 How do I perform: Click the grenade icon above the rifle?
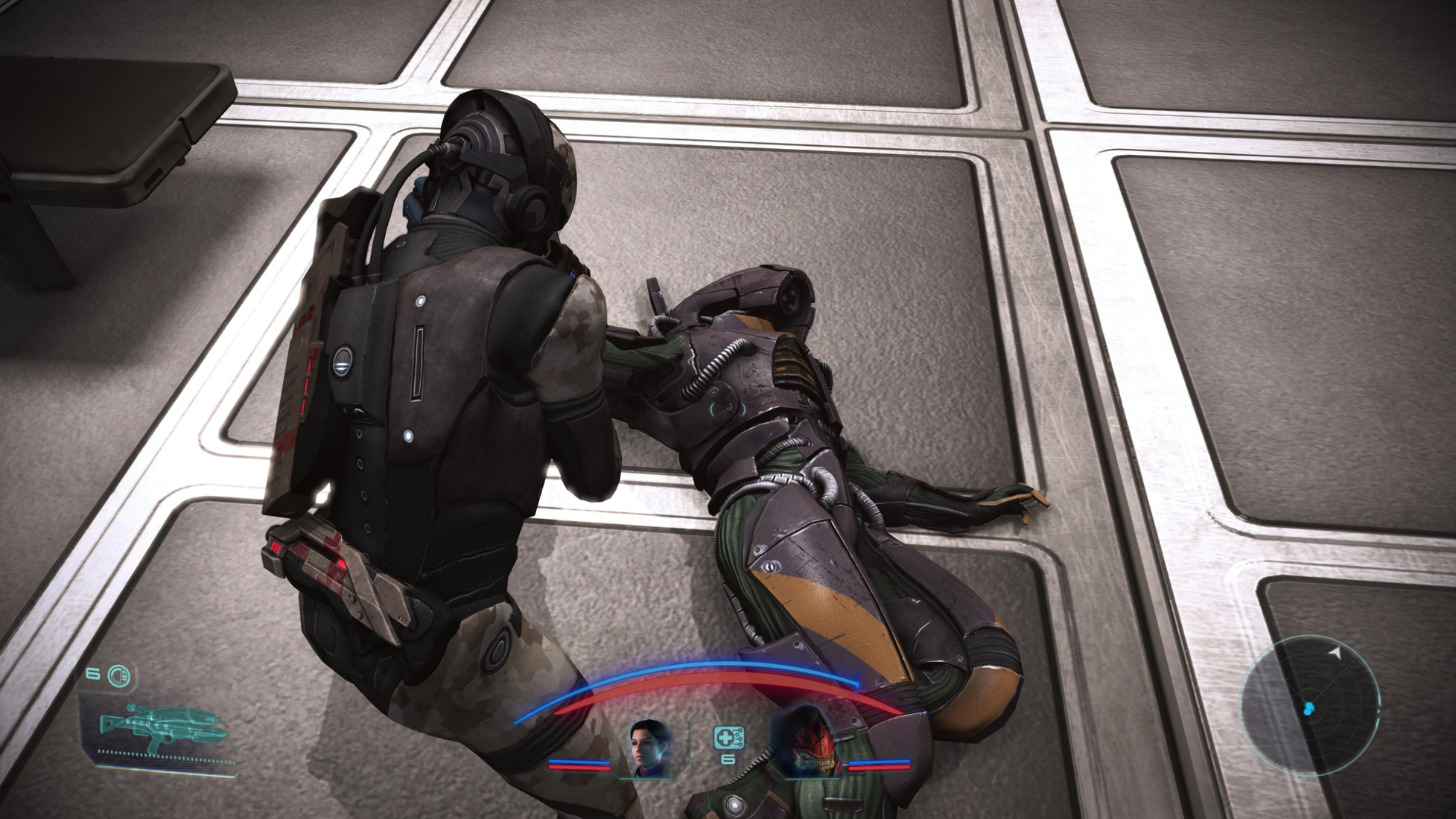point(119,676)
